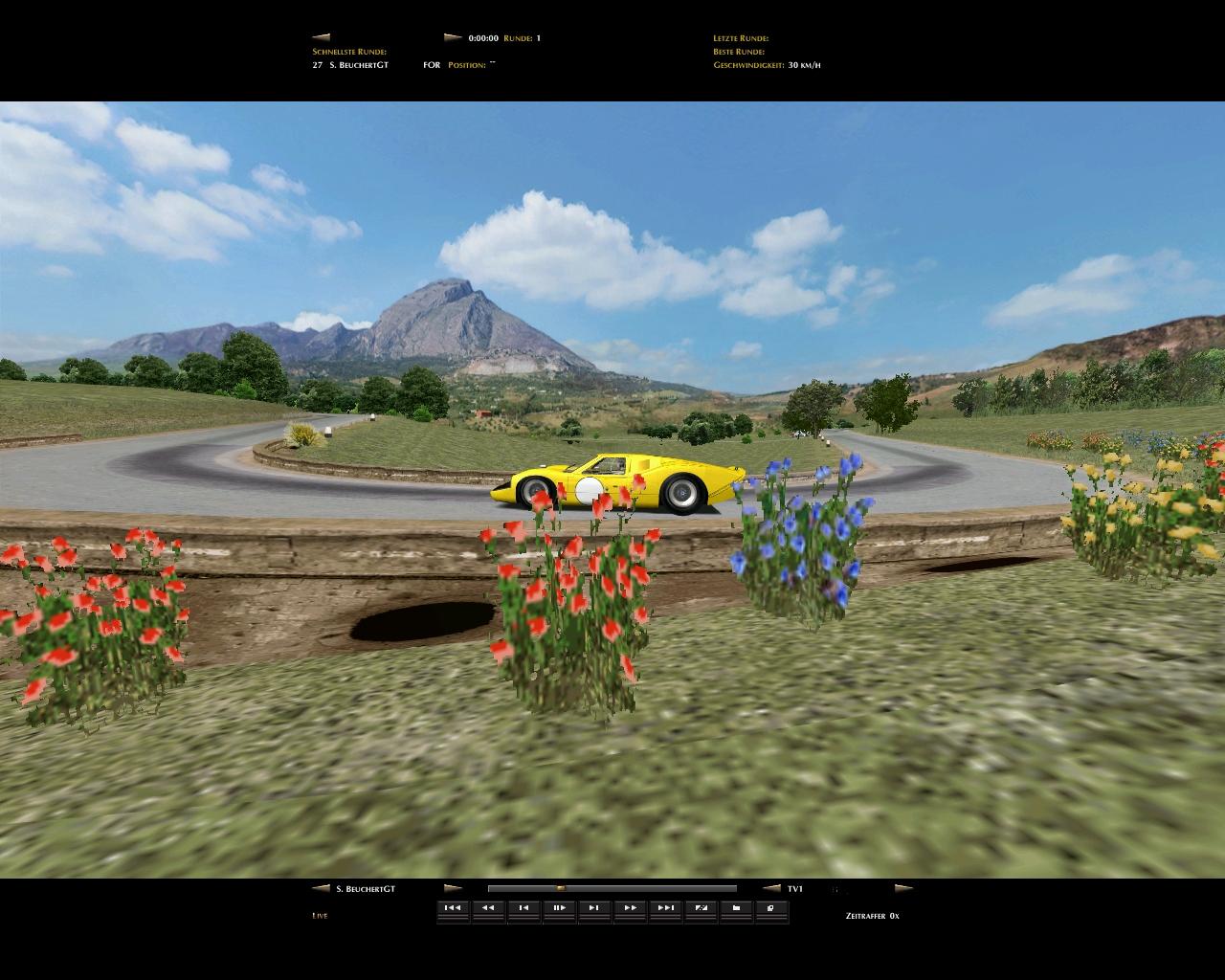The height and width of the screenshot is (980, 1225).
Task: Click the right arrow beside the lap timer
Action: (453, 38)
